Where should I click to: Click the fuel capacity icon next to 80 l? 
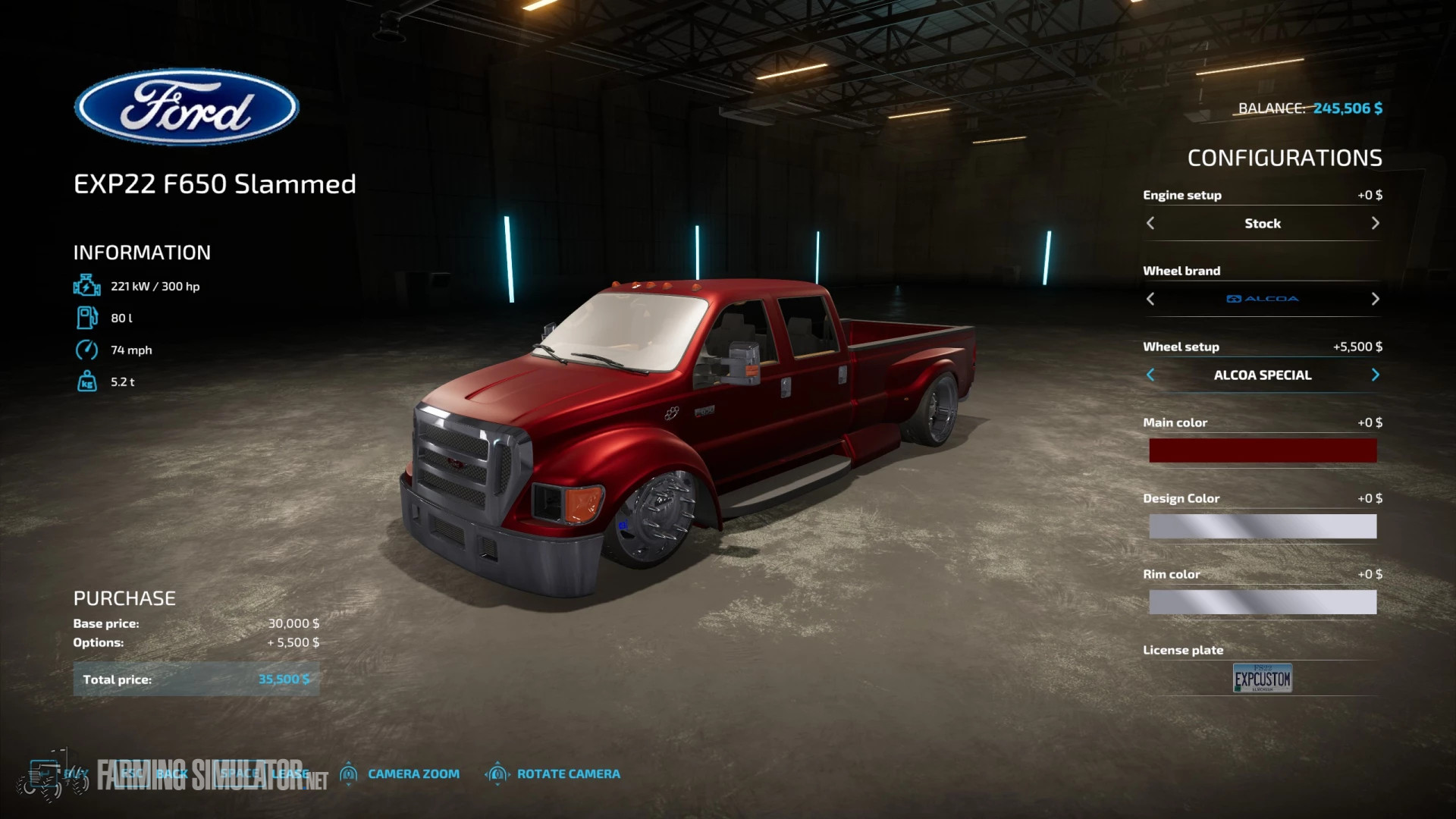87,318
